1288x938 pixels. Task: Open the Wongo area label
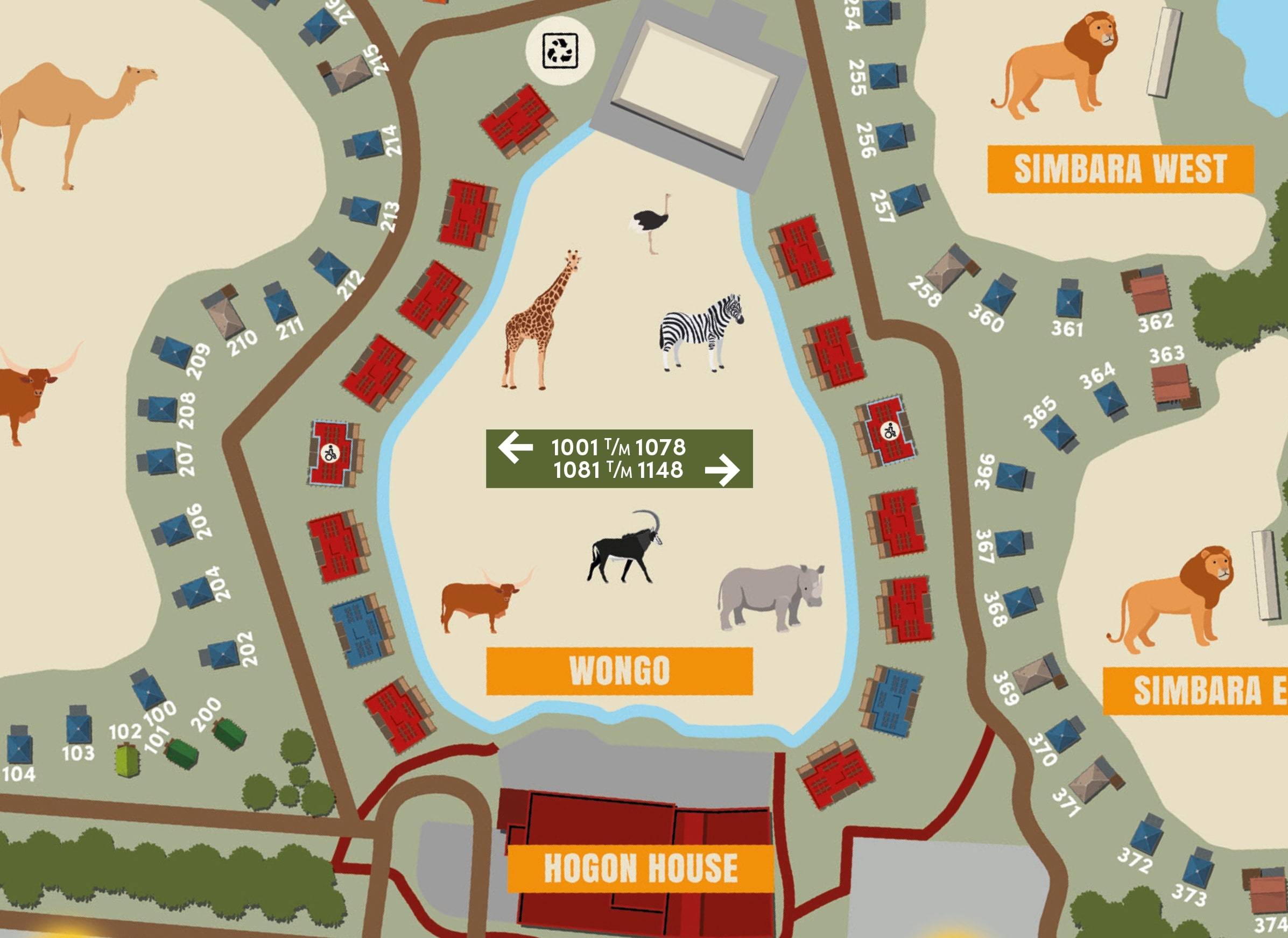[x=619, y=671]
